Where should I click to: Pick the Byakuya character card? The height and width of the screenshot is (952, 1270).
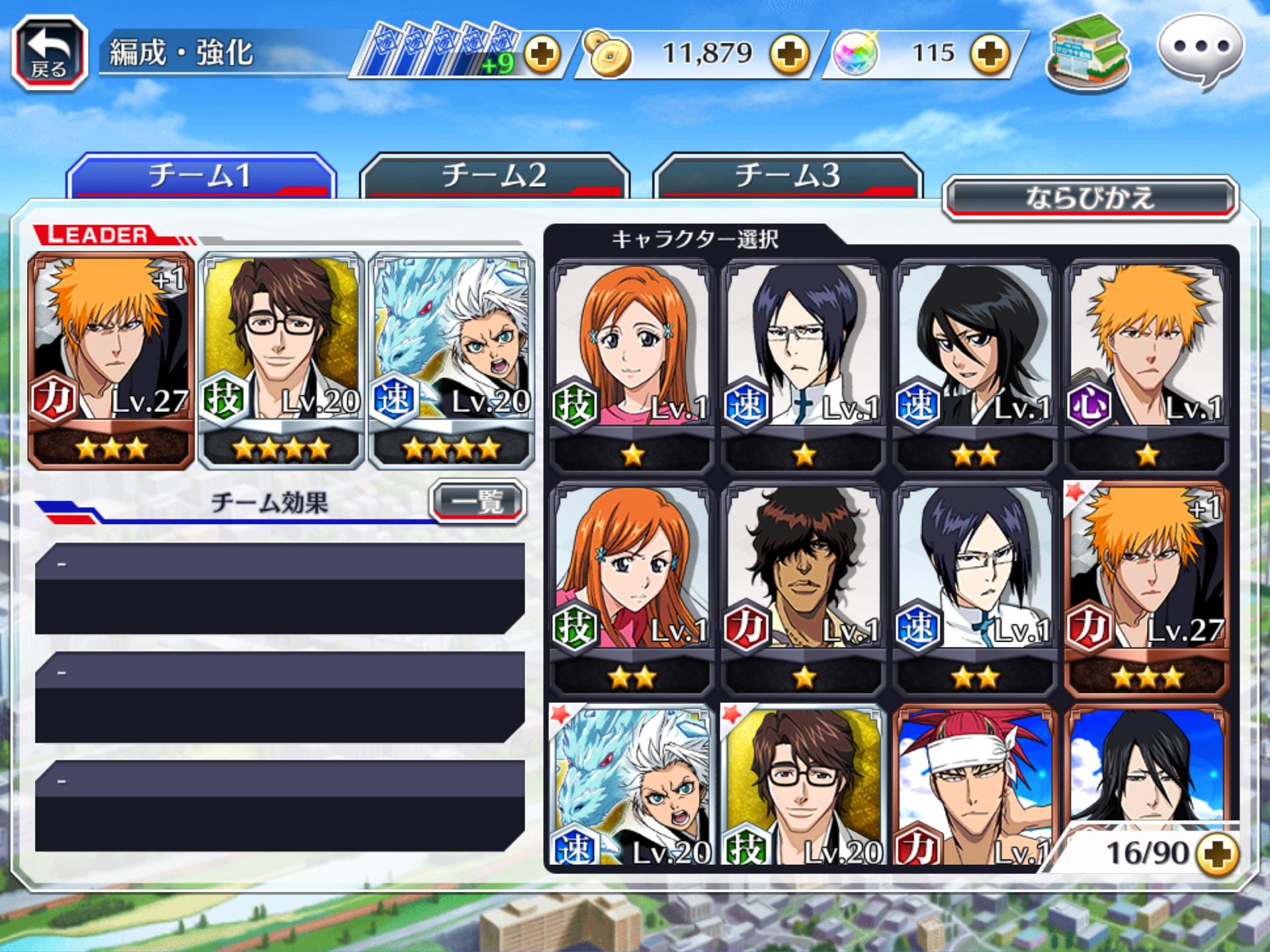click(x=1146, y=767)
